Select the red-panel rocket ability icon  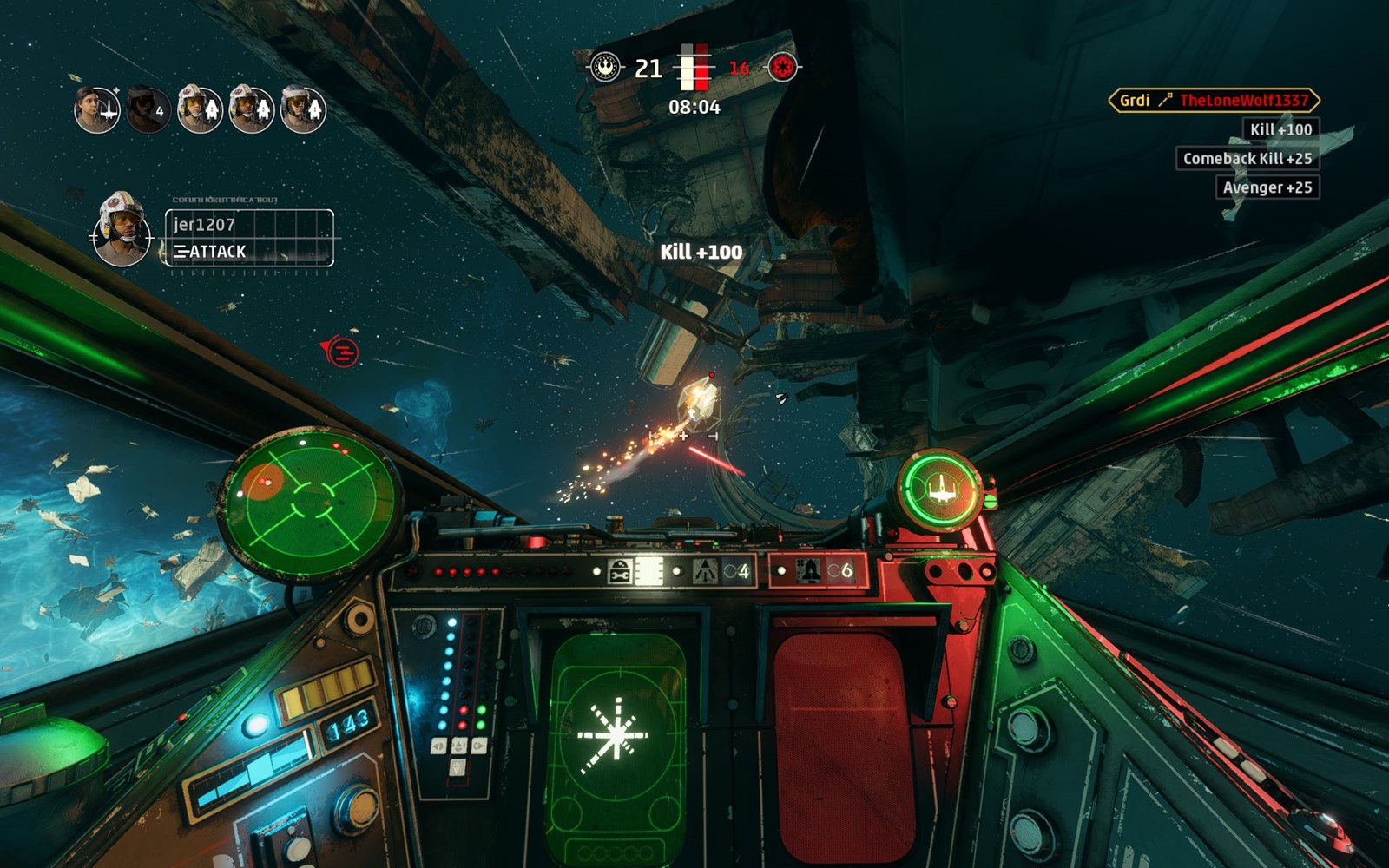809,571
